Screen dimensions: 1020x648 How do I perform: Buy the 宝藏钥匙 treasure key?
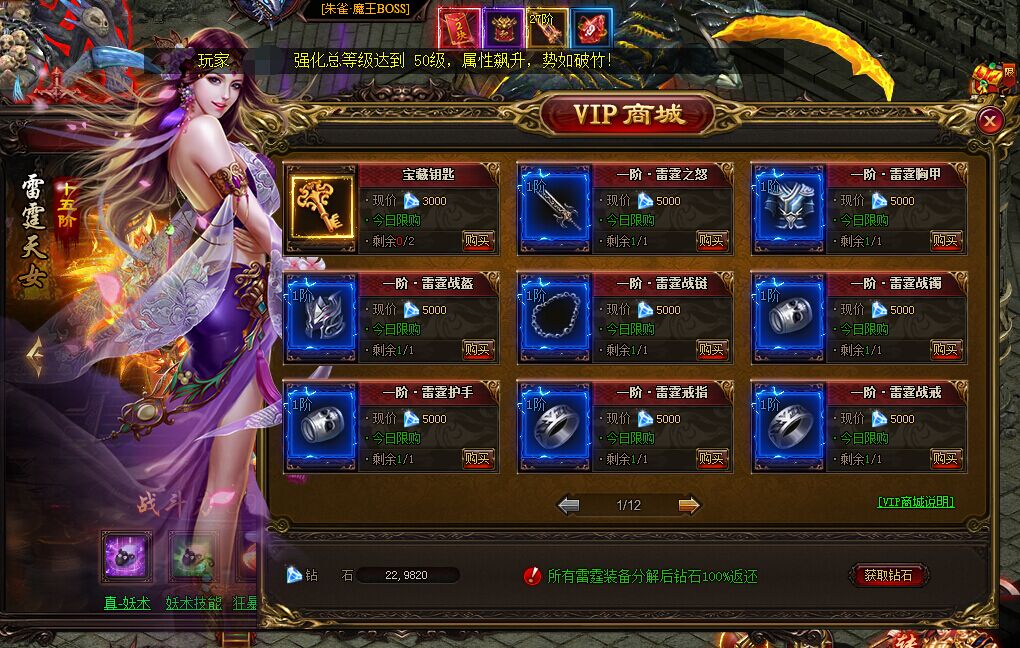pyautogui.click(x=478, y=240)
